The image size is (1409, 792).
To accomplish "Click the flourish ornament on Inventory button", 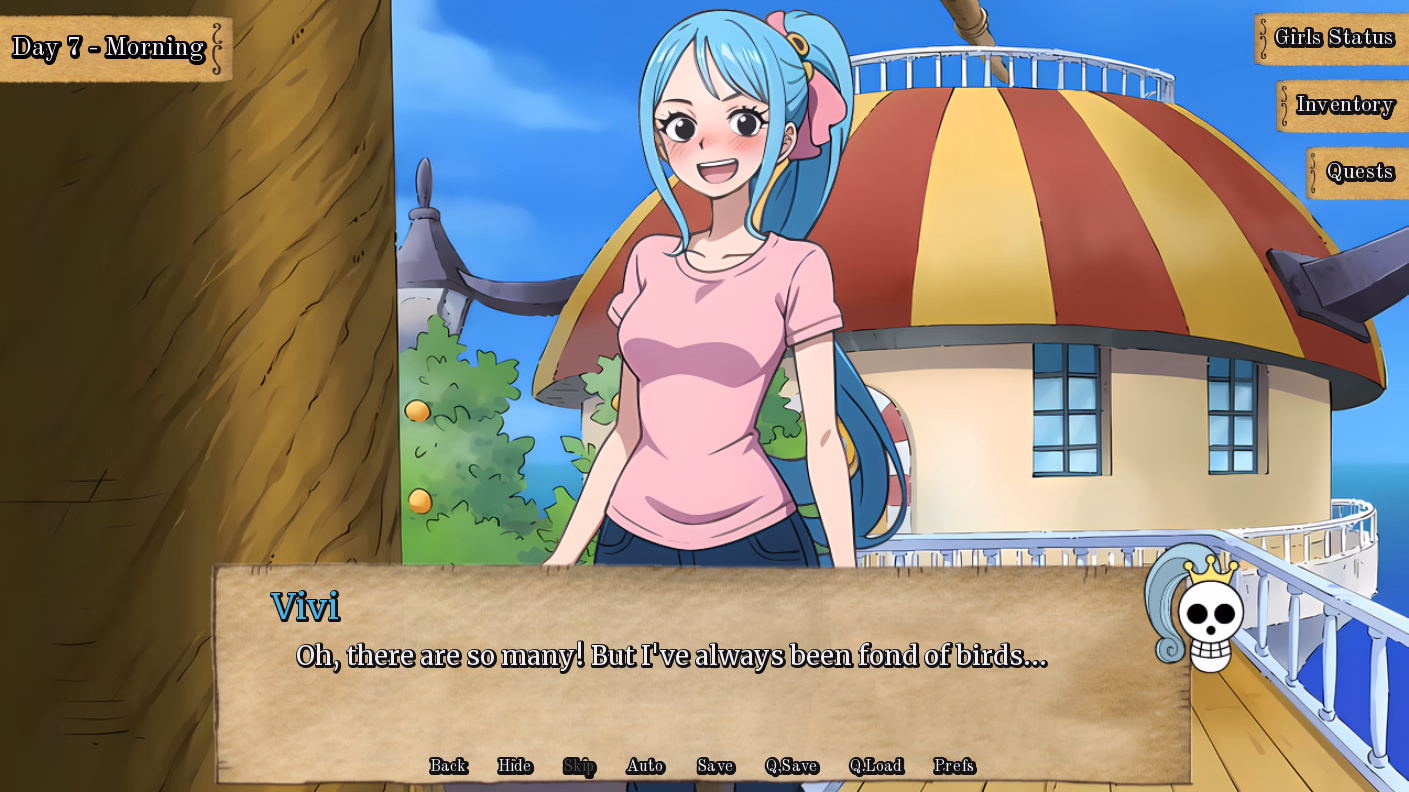I will point(1283,105).
